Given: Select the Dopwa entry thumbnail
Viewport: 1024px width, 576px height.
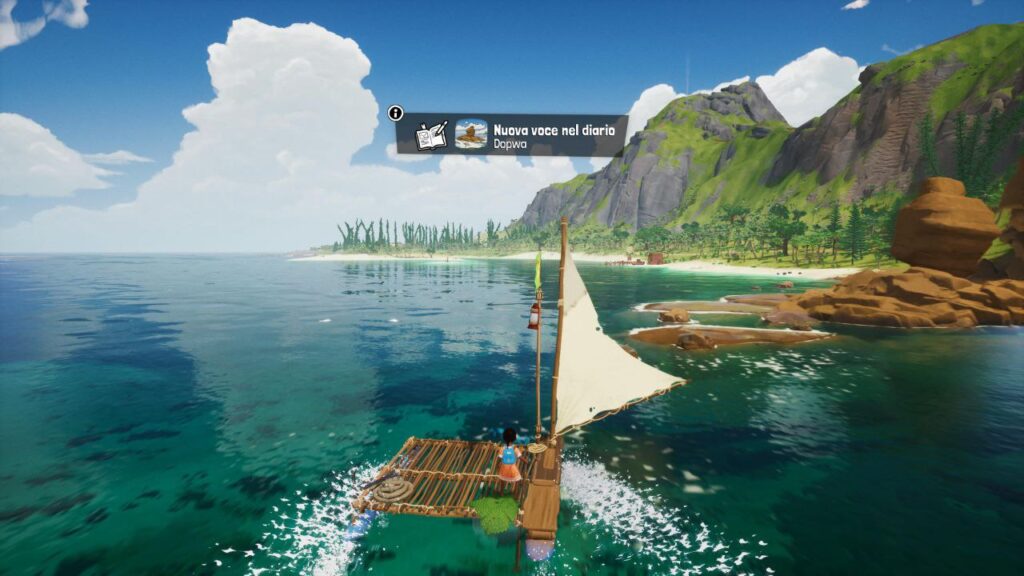Looking at the screenshot, I should 471,135.
